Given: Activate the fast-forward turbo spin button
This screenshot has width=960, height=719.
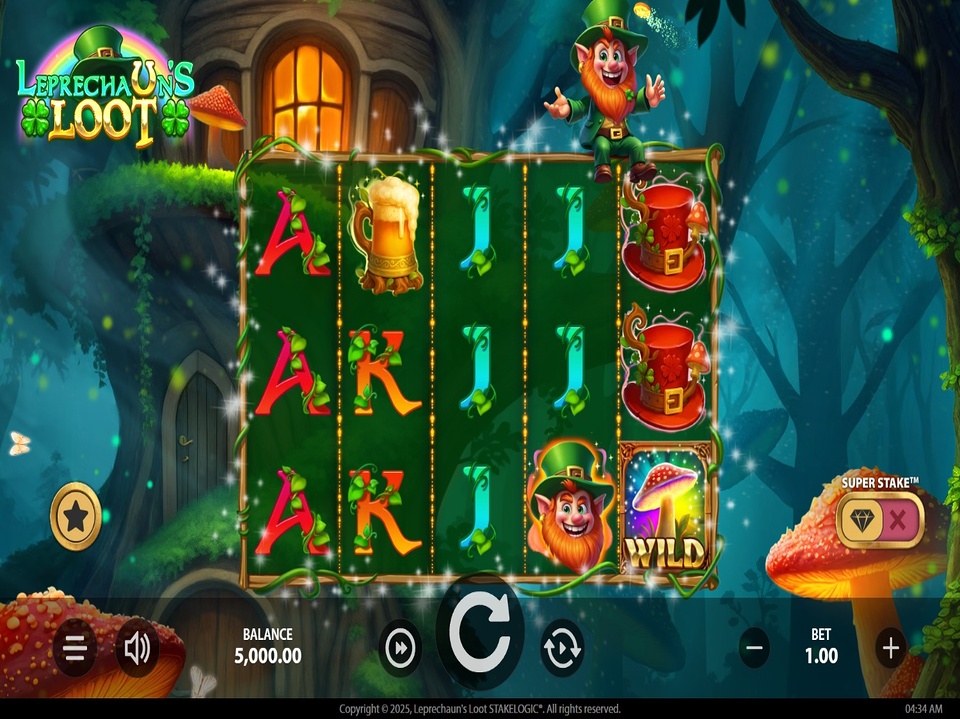Looking at the screenshot, I should click(x=401, y=648).
